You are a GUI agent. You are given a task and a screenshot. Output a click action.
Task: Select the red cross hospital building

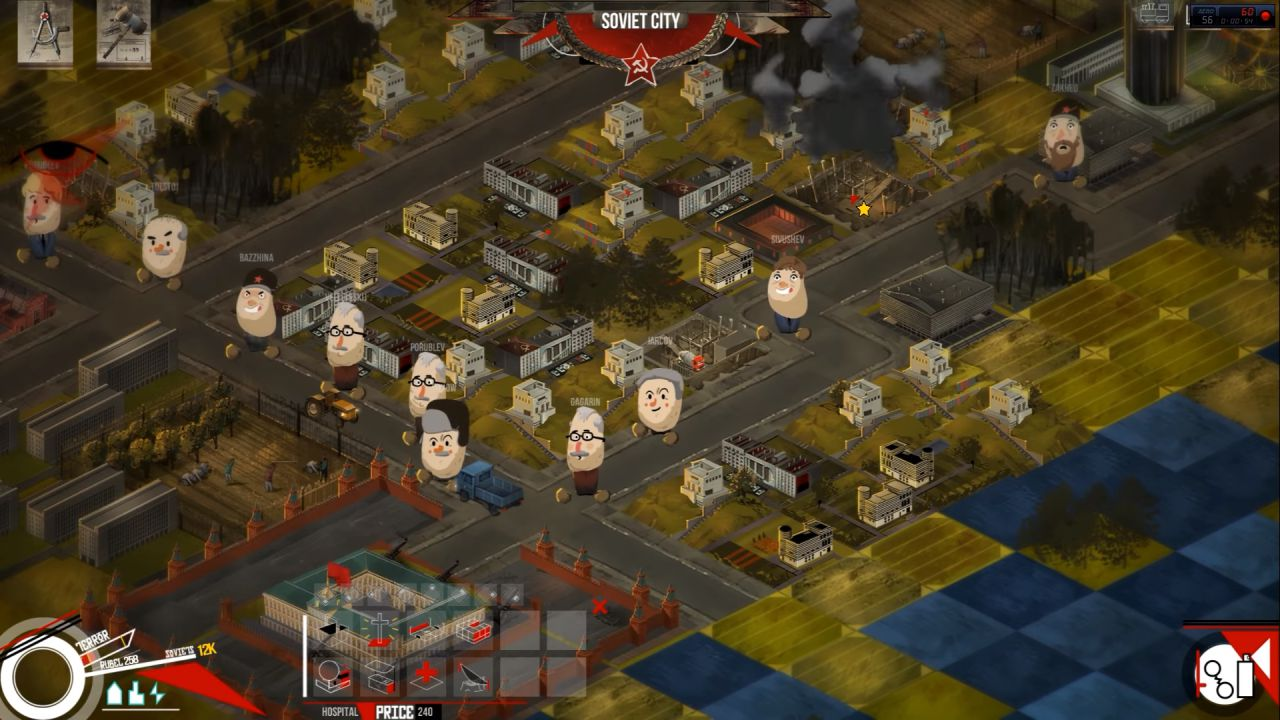click(426, 676)
